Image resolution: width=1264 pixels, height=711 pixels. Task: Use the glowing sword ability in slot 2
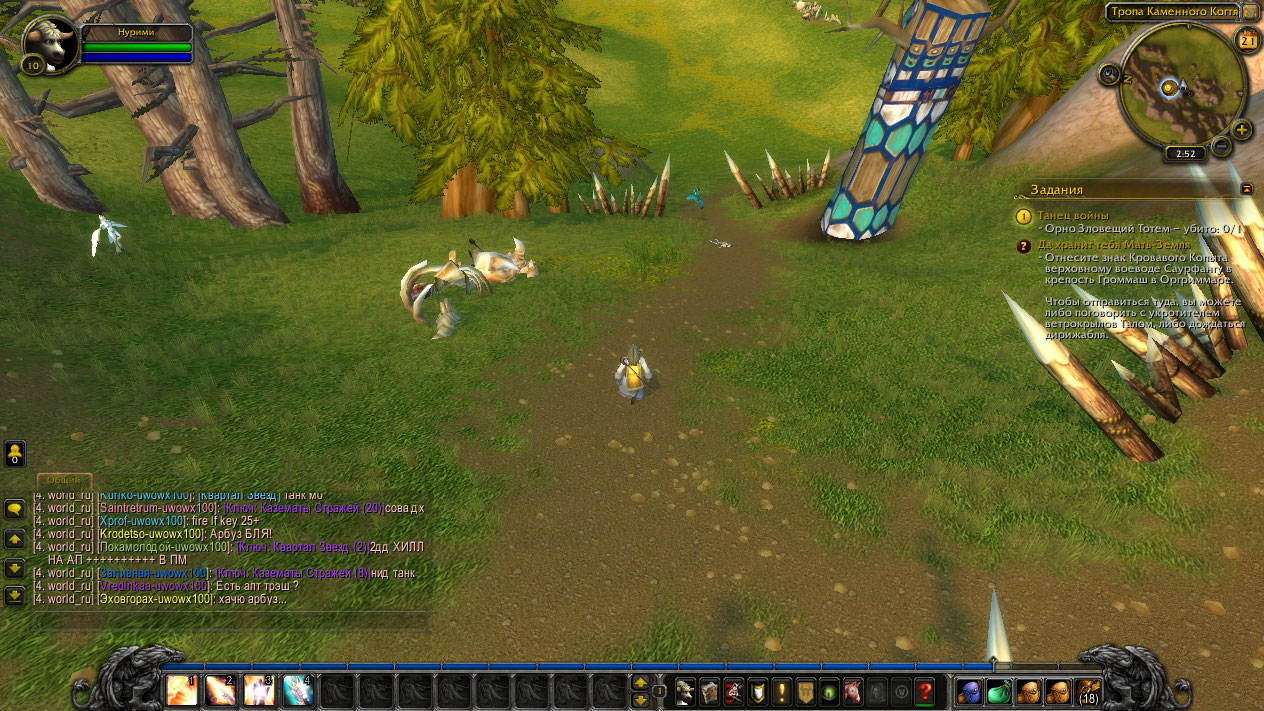(x=220, y=690)
